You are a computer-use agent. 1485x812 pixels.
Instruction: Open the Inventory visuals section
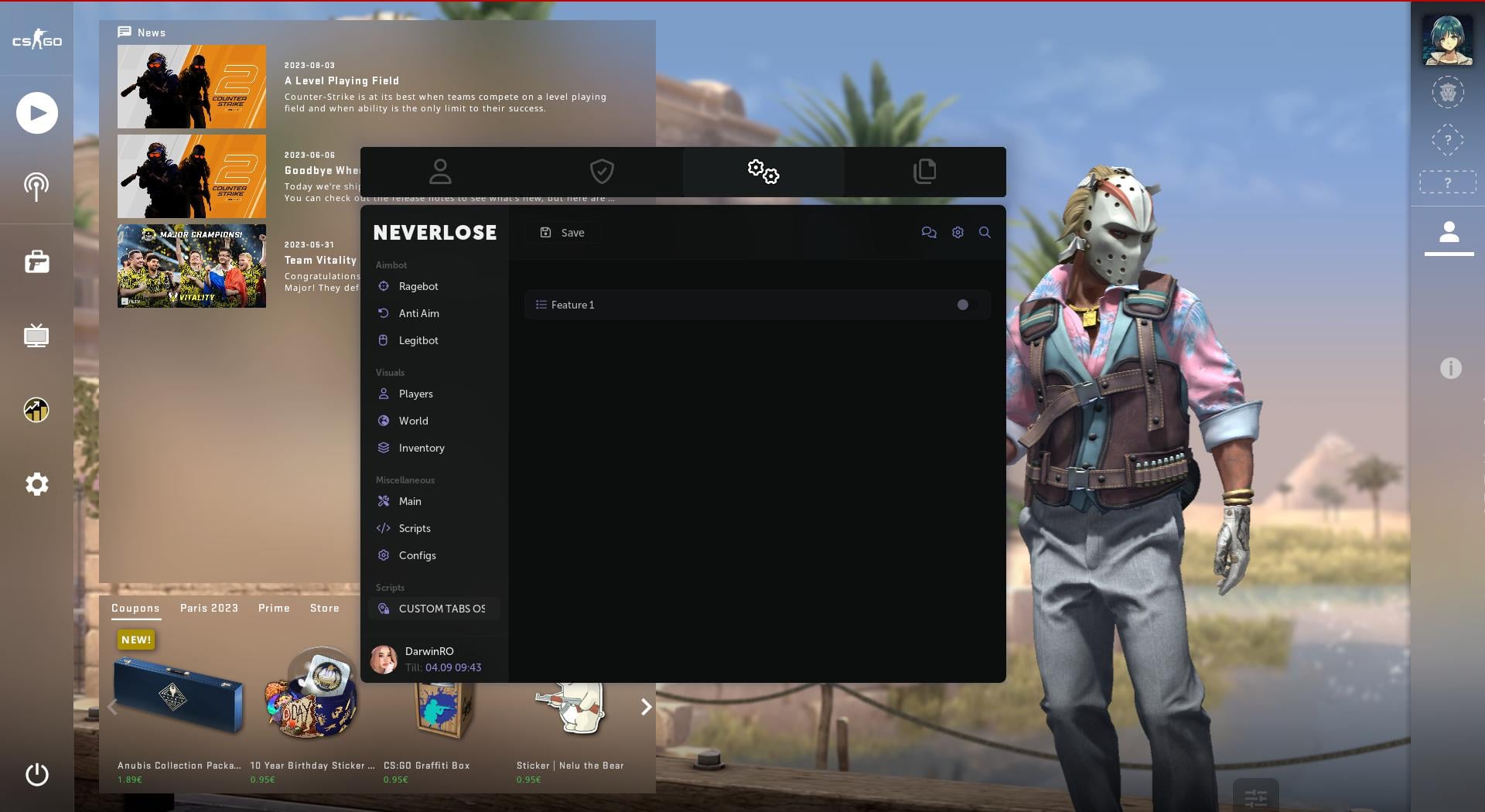coord(422,448)
